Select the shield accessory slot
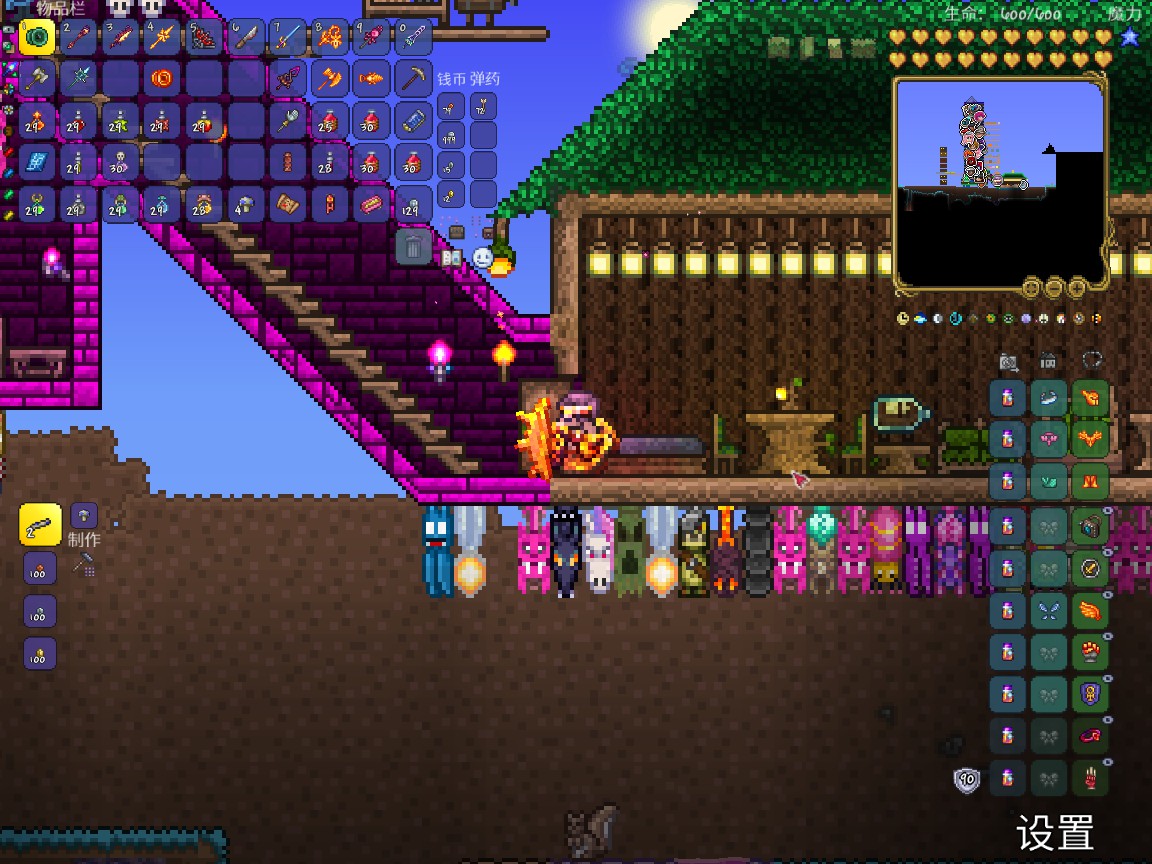The image size is (1152, 864). click(1090, 693)
